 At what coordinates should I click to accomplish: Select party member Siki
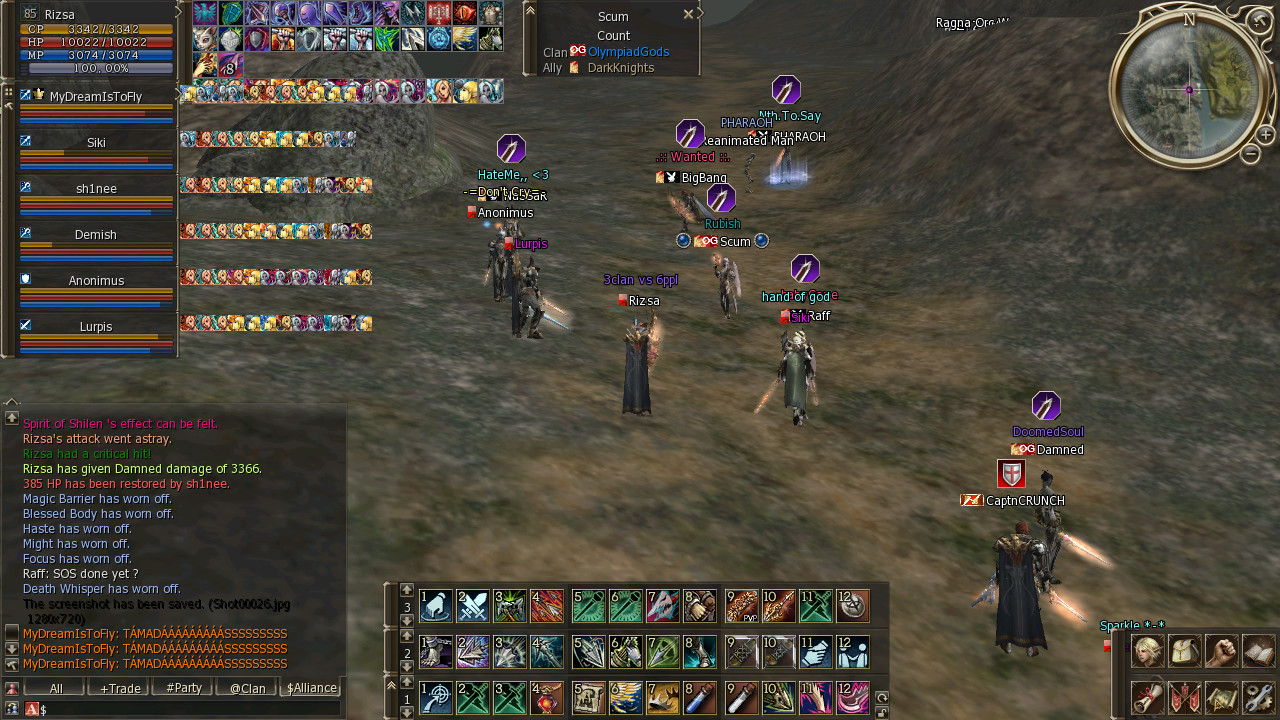pyautogui.click(x=96, y=143)
